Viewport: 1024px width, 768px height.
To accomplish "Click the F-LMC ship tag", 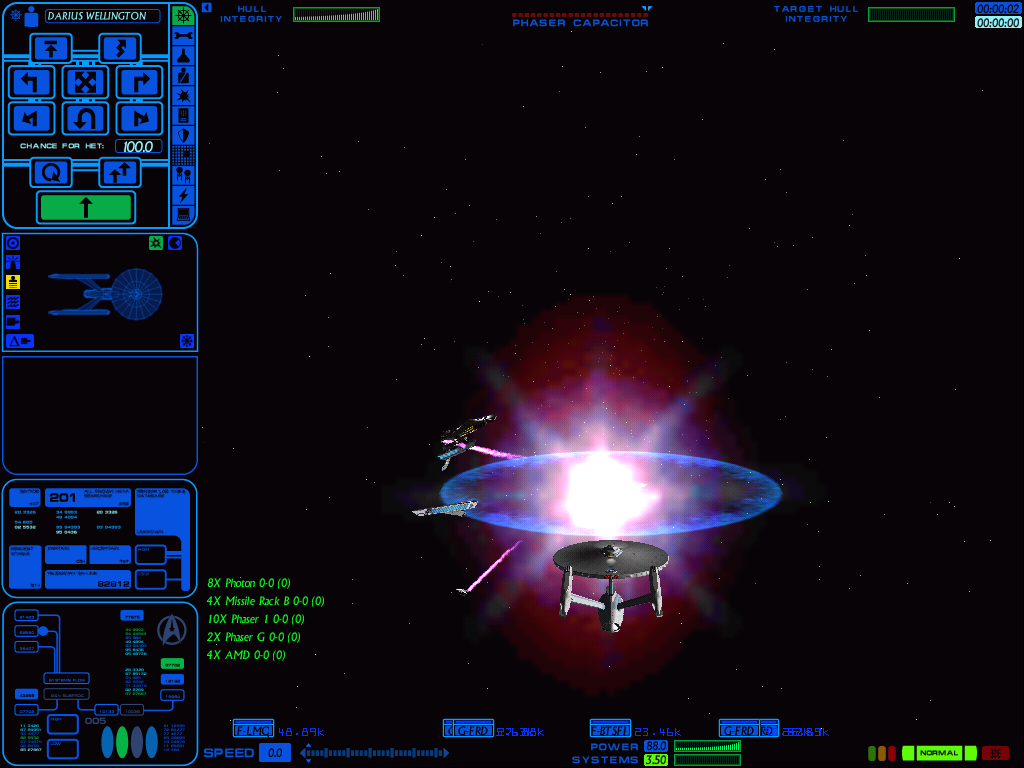I will [253, 730].
